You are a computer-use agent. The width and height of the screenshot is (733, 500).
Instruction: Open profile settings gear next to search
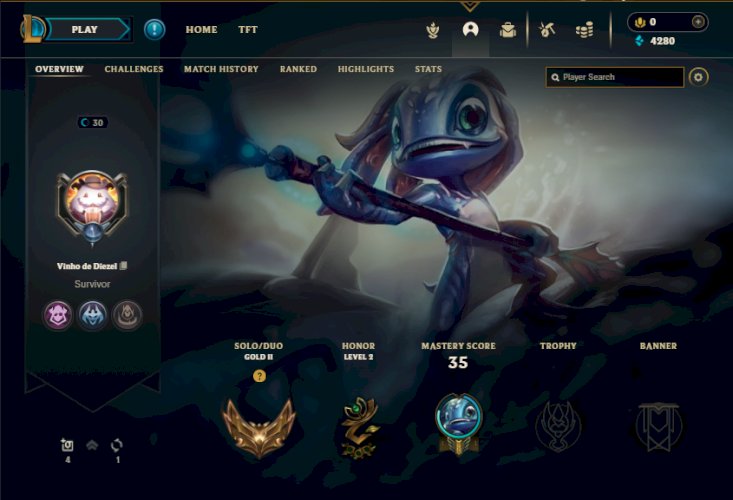pos(698,77)
